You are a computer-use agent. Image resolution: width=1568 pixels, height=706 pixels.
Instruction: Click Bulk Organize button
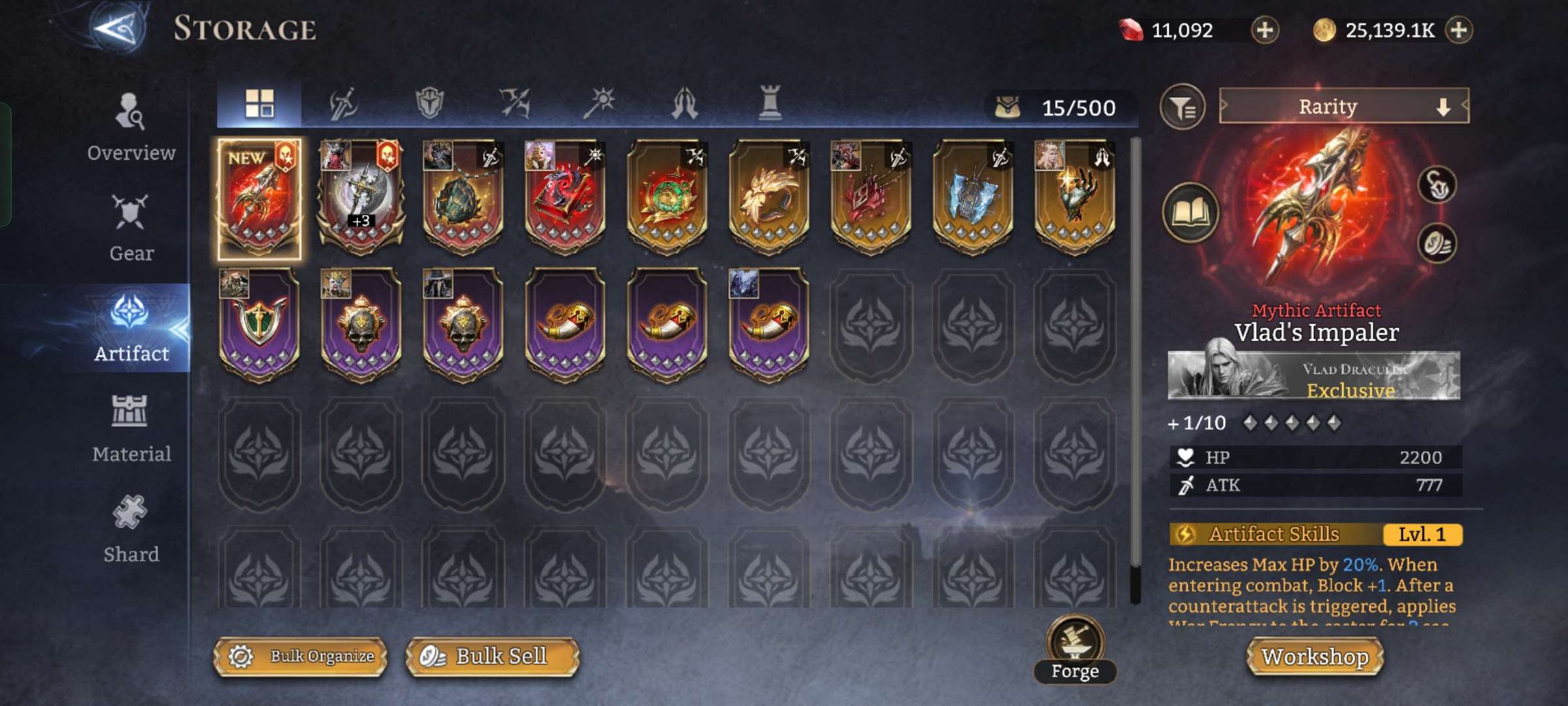tap(301, 656)
